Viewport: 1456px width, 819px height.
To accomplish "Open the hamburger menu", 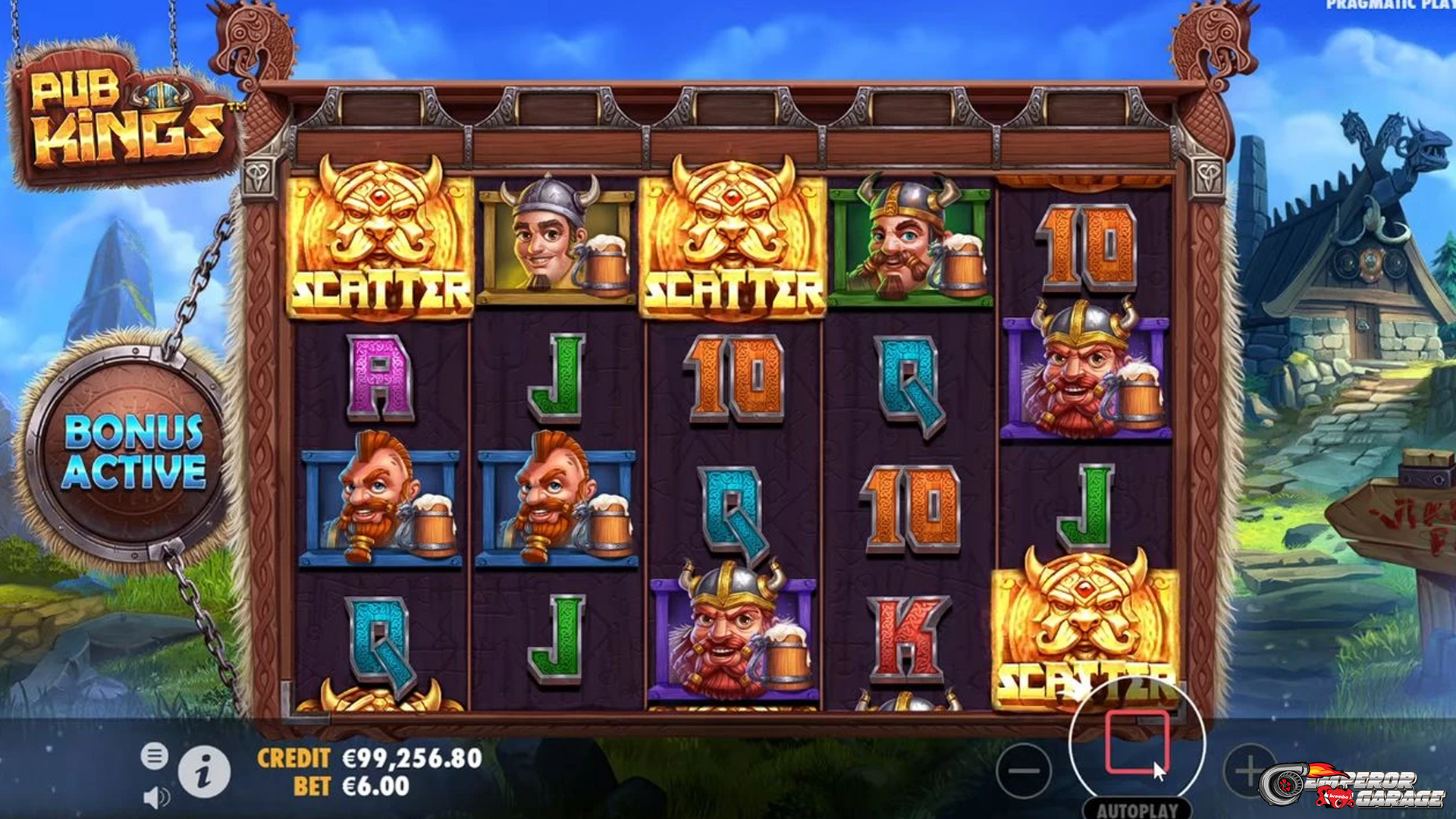I will (x=154, y=756).
